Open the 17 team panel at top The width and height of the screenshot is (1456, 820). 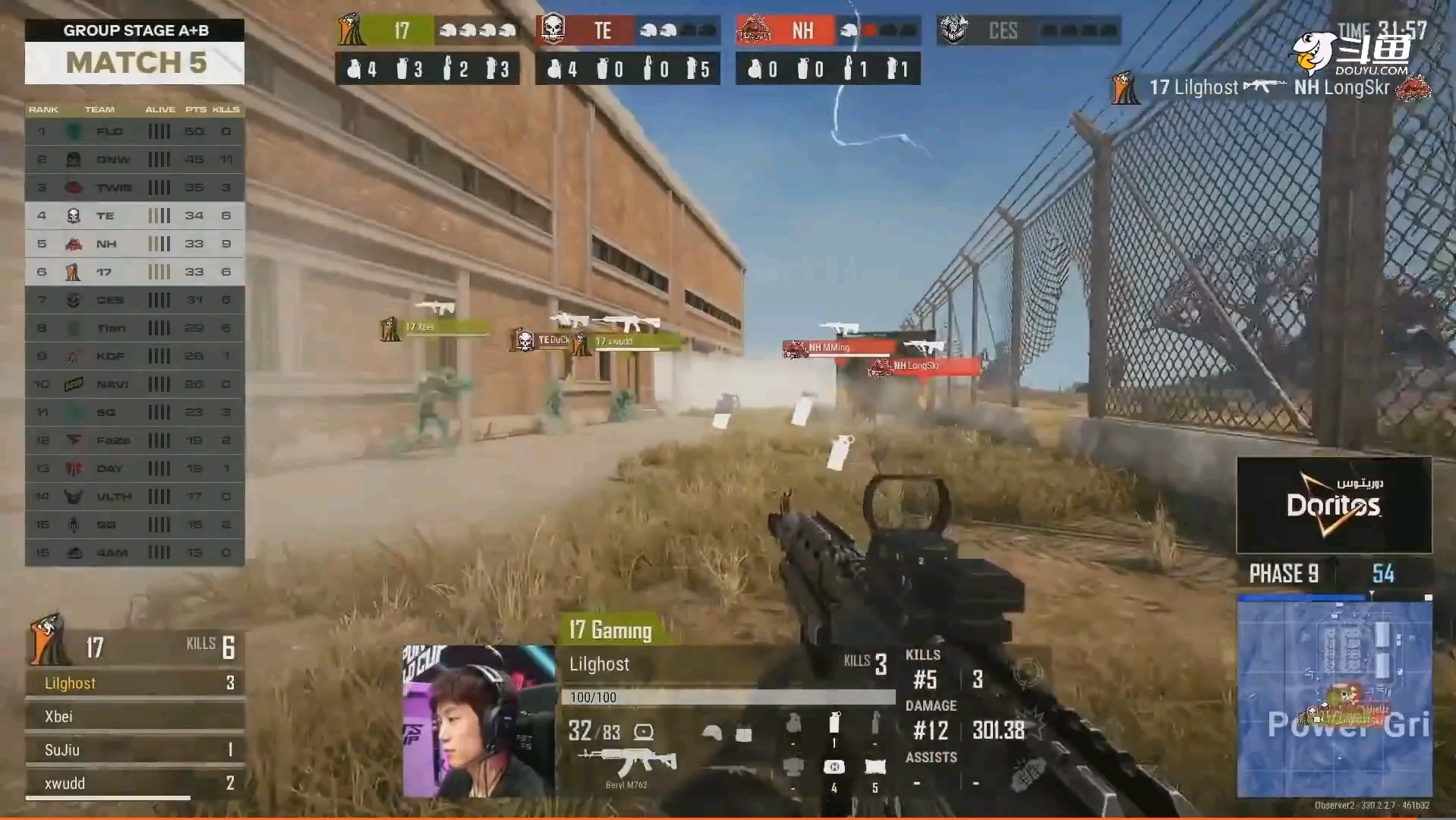[x=427, y=31]
